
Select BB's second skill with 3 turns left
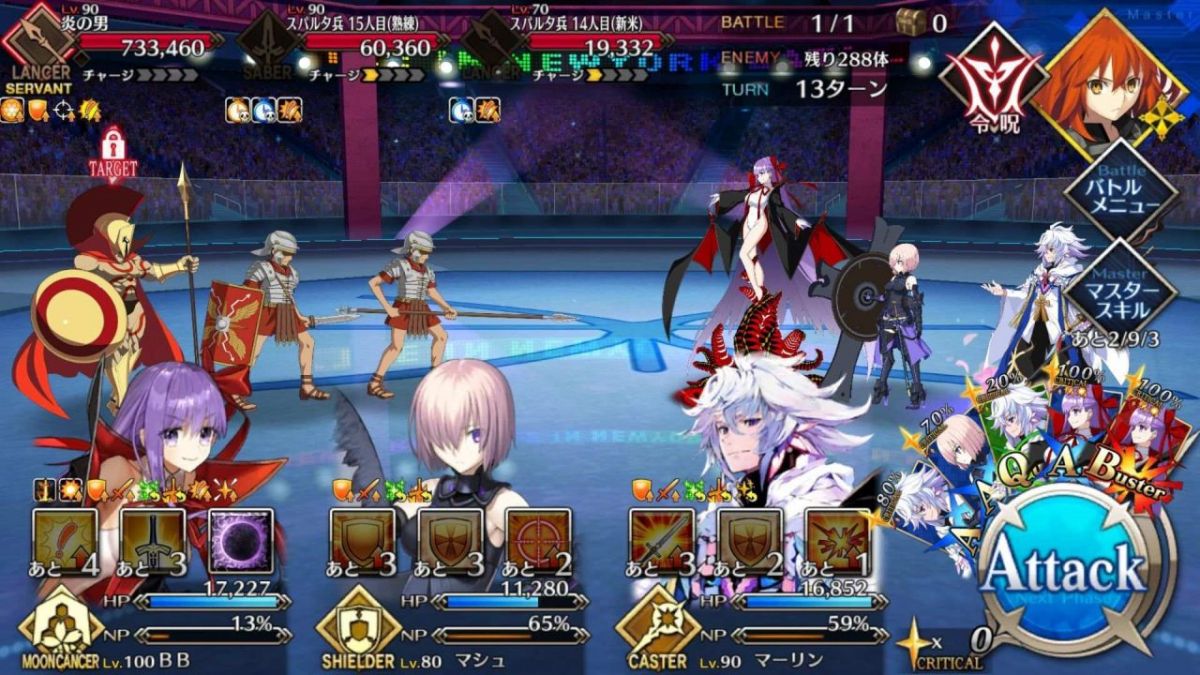click(x=153, y=541)
